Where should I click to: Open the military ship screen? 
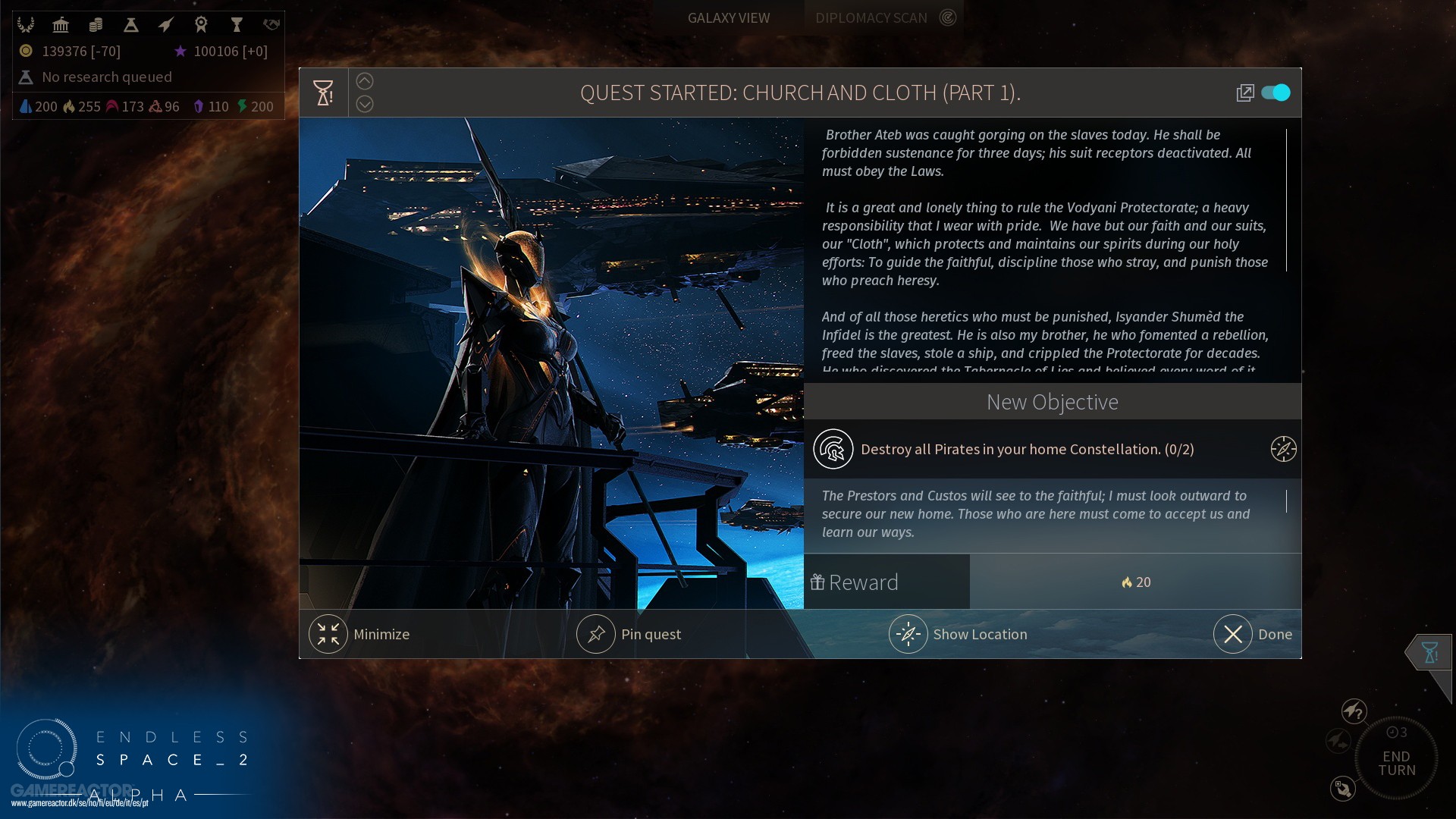tap(166, 25)
